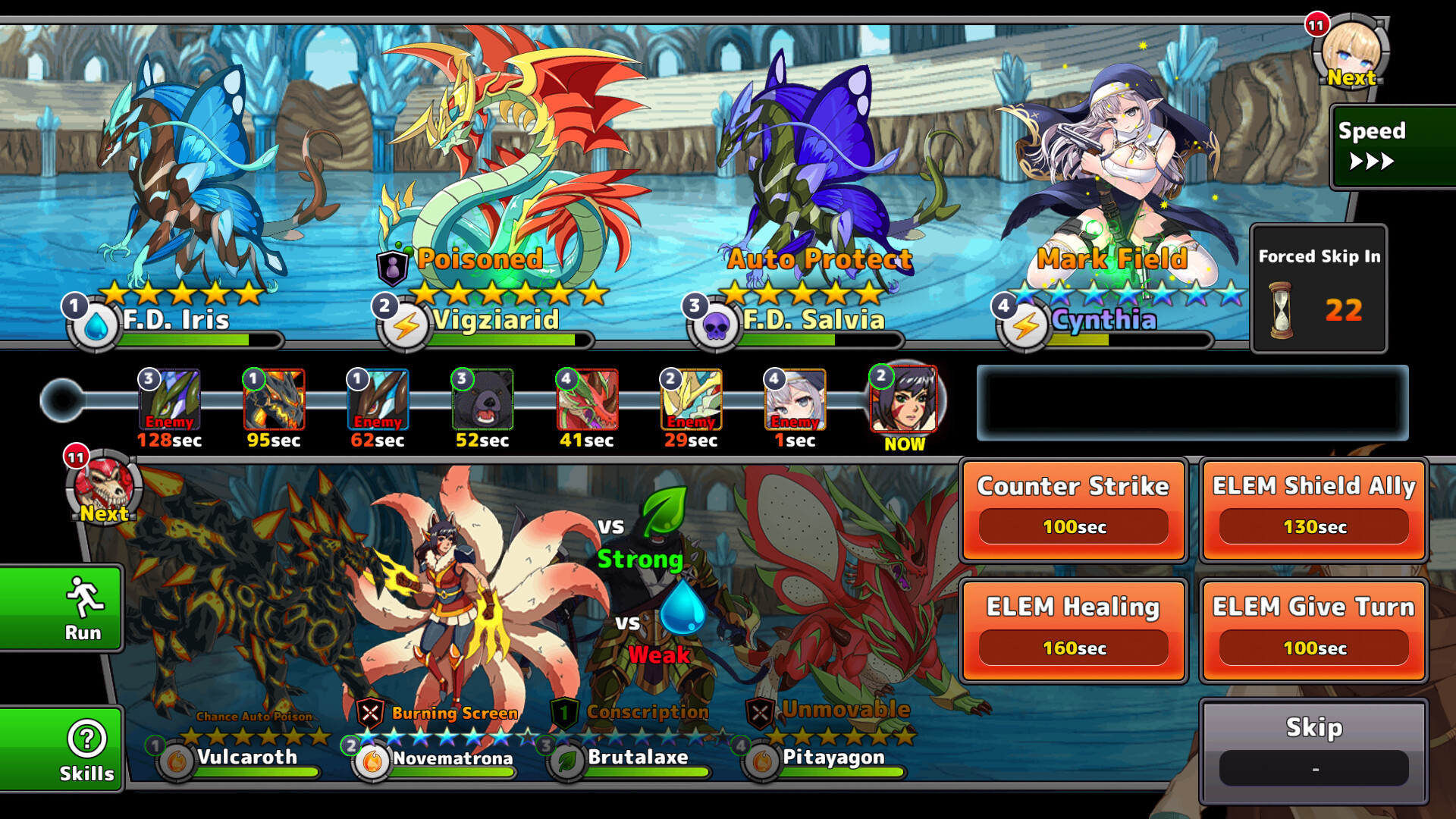Target enemy F.D. Iris
Viewport: 1456px width, 819px height.
point(197,182)
